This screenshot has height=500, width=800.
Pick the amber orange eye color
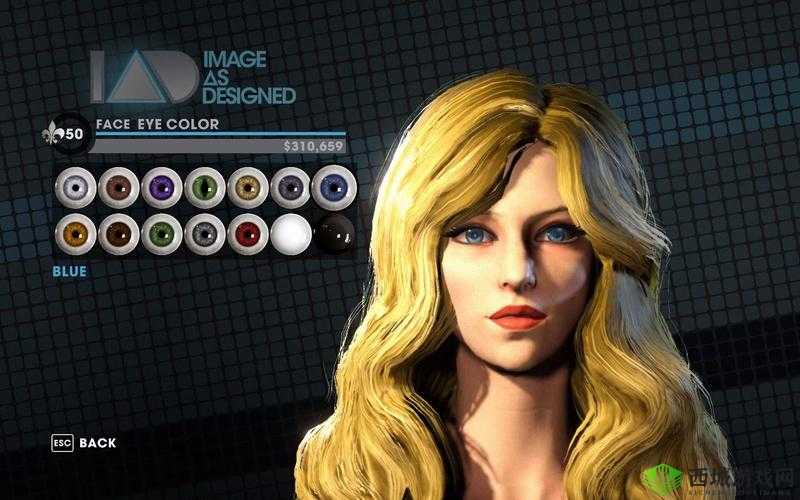point(74,233)
